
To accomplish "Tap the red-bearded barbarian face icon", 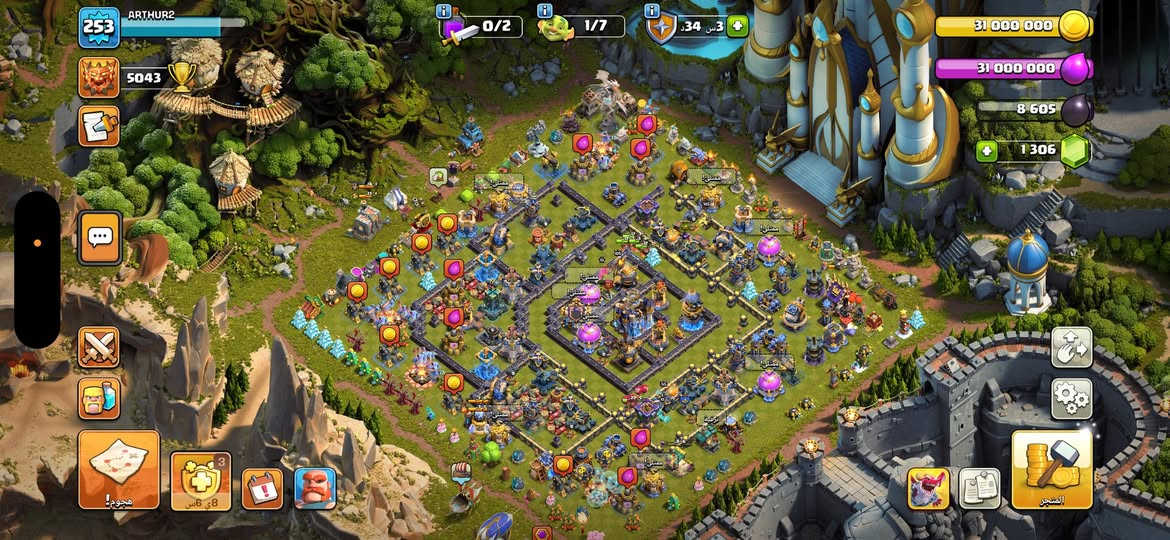I will click(315, 488).
